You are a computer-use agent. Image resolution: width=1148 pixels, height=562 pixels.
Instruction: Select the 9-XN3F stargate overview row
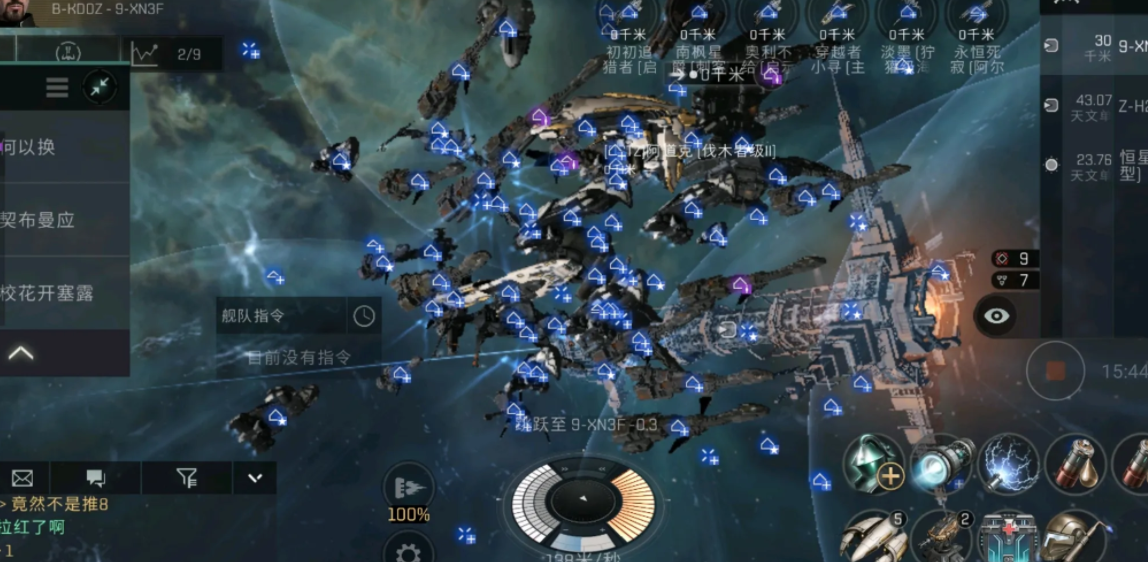point(1095,47)
